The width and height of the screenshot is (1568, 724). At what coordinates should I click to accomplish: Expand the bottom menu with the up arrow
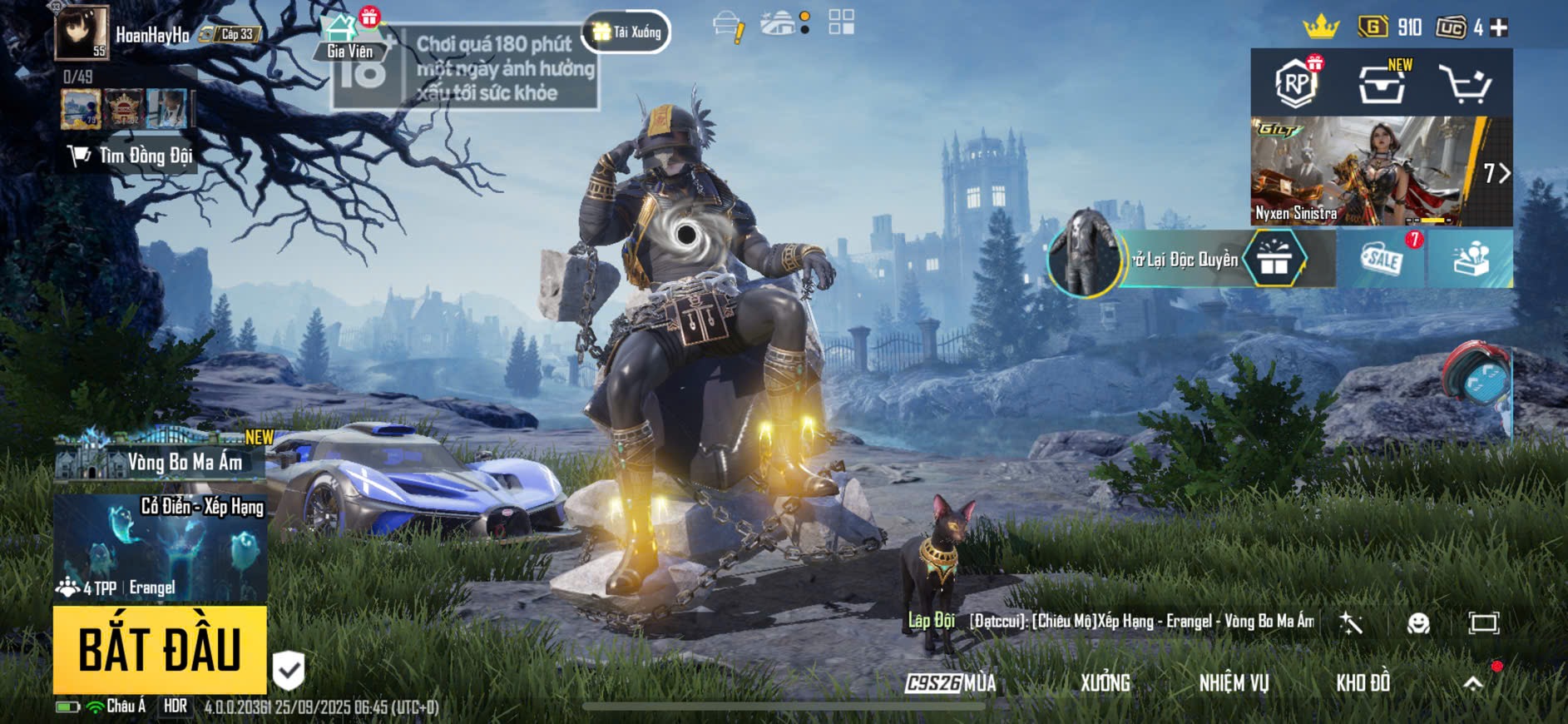coord(1473,683)
